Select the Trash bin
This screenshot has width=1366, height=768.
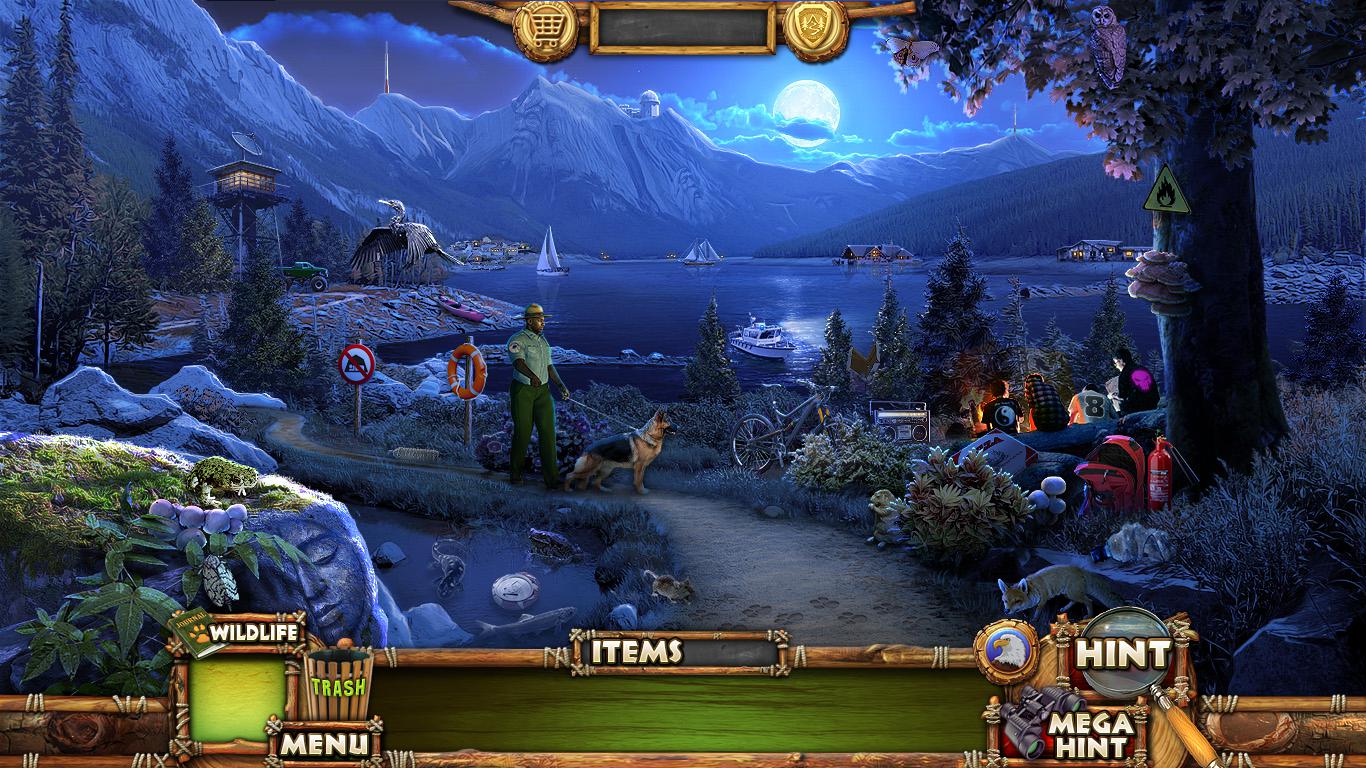click(x=338, y=684)
